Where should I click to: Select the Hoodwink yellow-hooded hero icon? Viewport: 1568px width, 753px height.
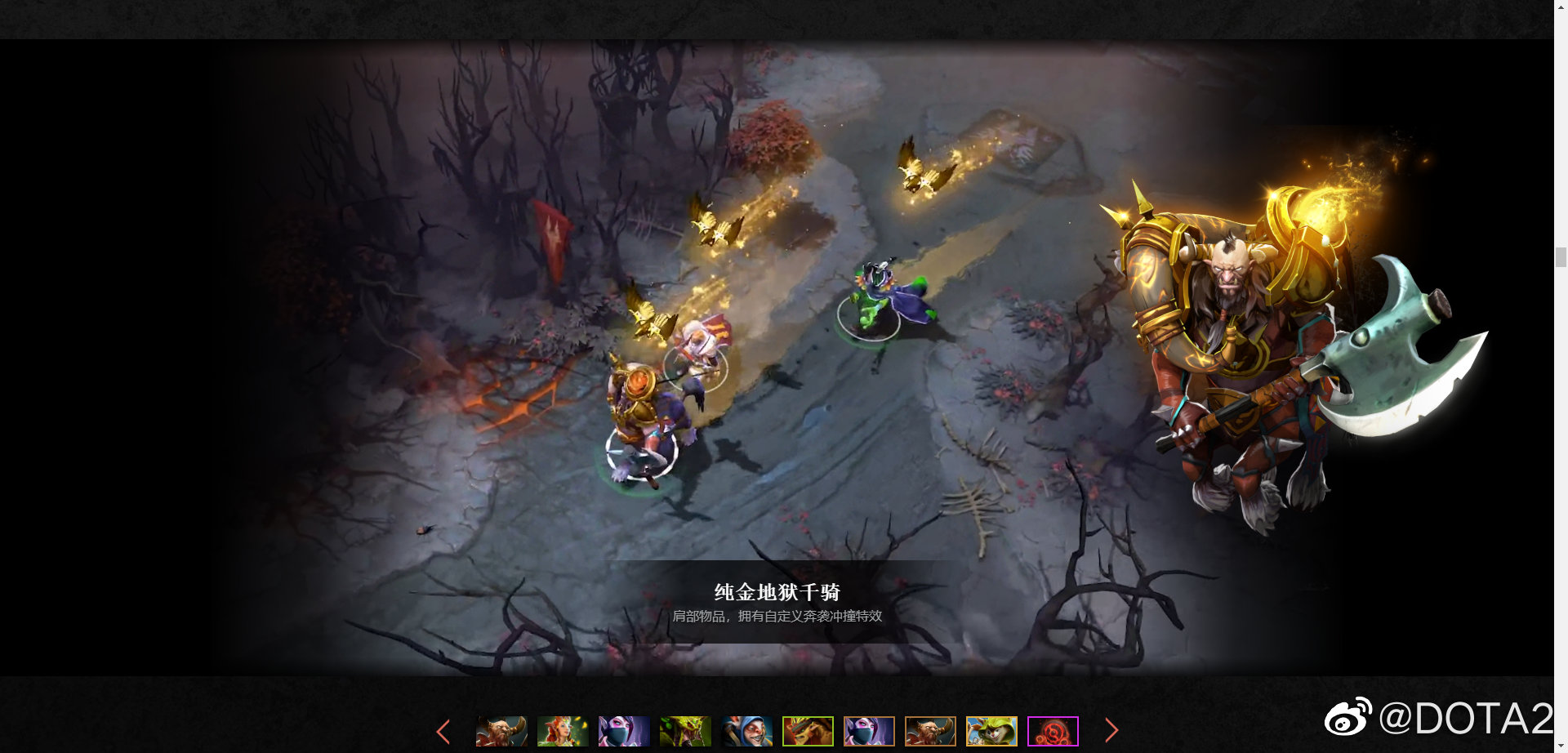(992, 731)
